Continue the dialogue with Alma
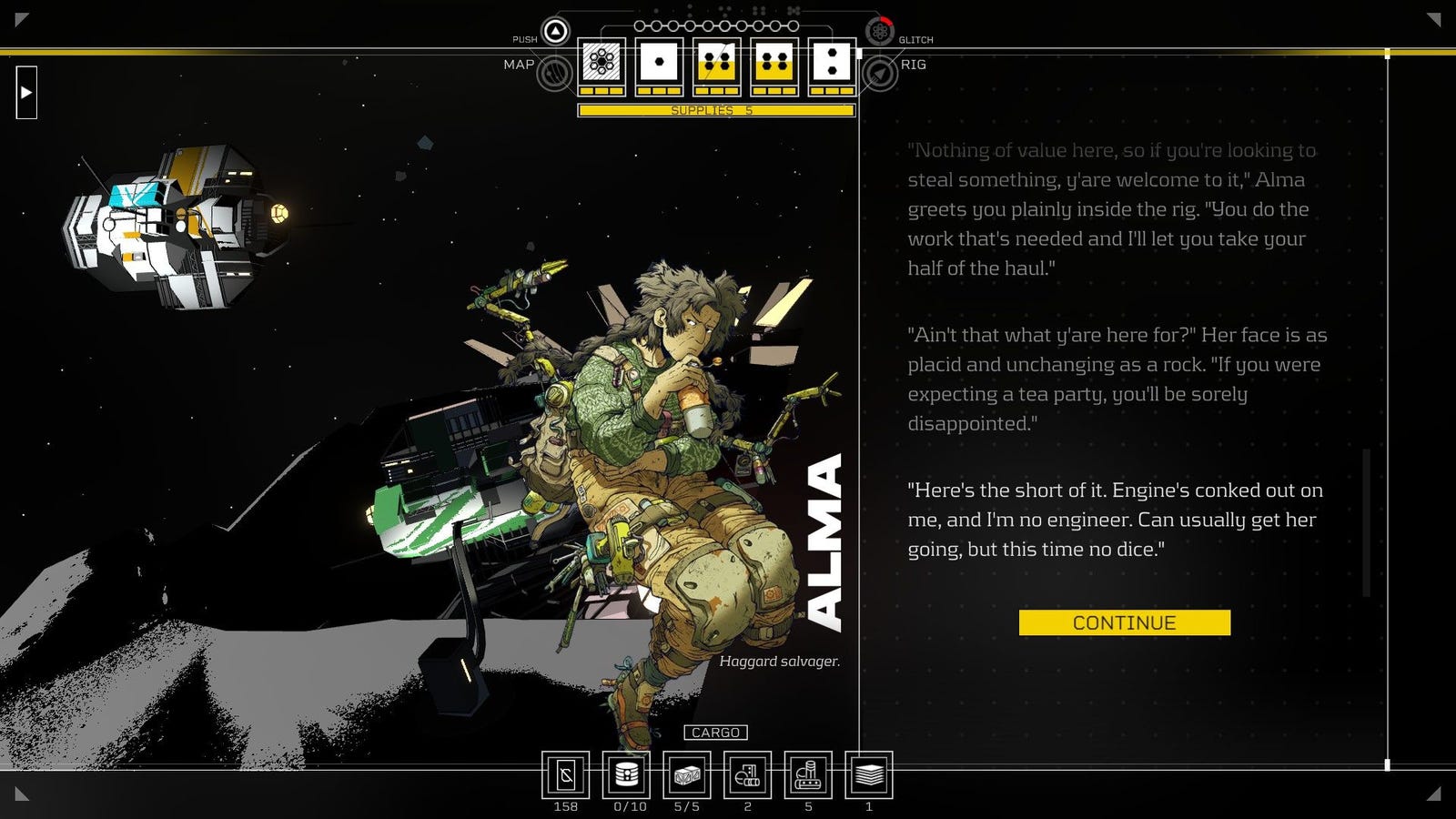 1124,622
